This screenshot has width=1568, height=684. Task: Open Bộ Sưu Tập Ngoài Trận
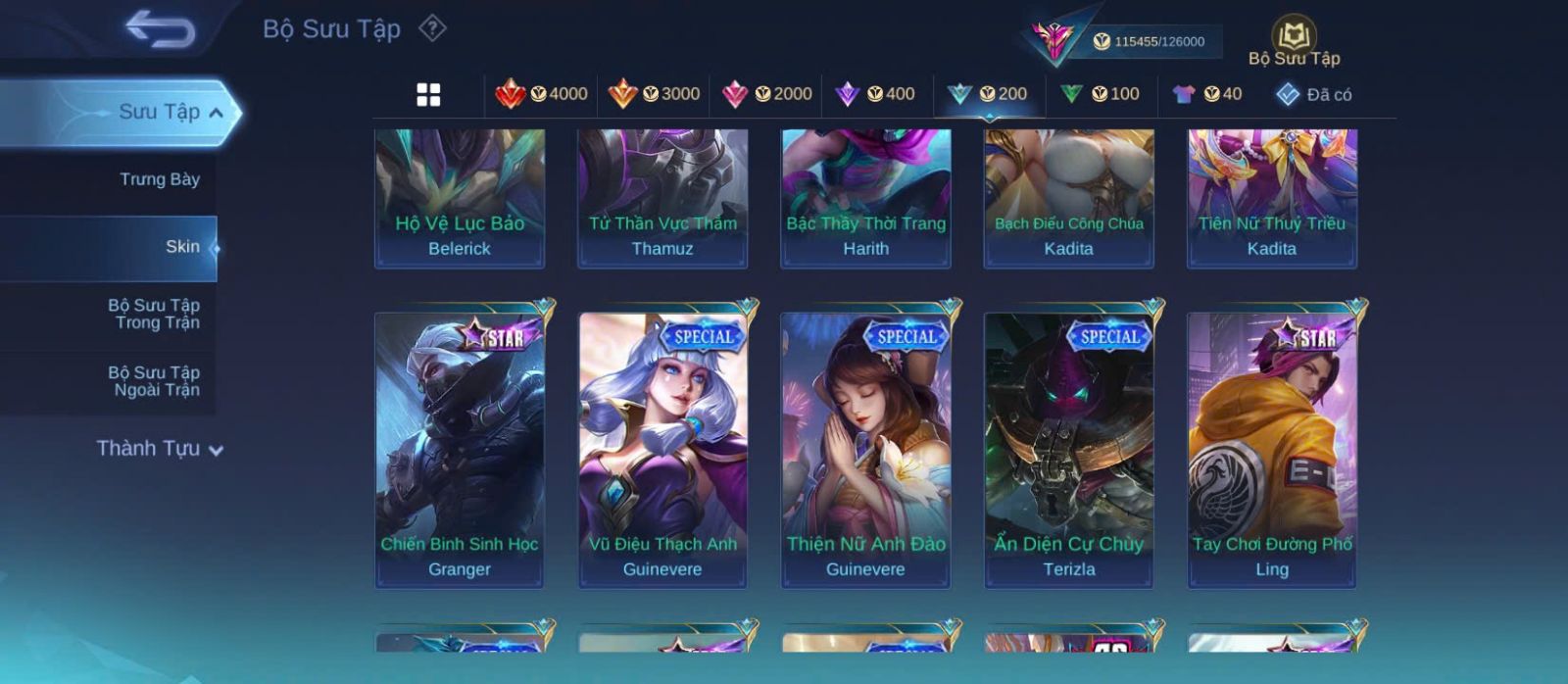click(154, 381)
